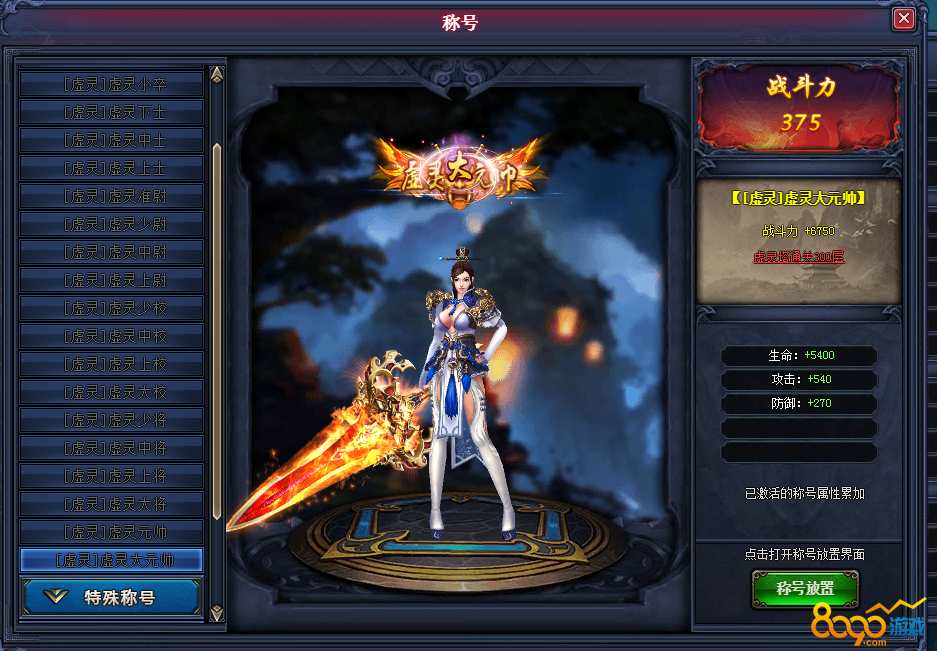This screenshot has width=937, height=651.
Task: Expand the 特殊称号 category
Action: click(111, 598)
